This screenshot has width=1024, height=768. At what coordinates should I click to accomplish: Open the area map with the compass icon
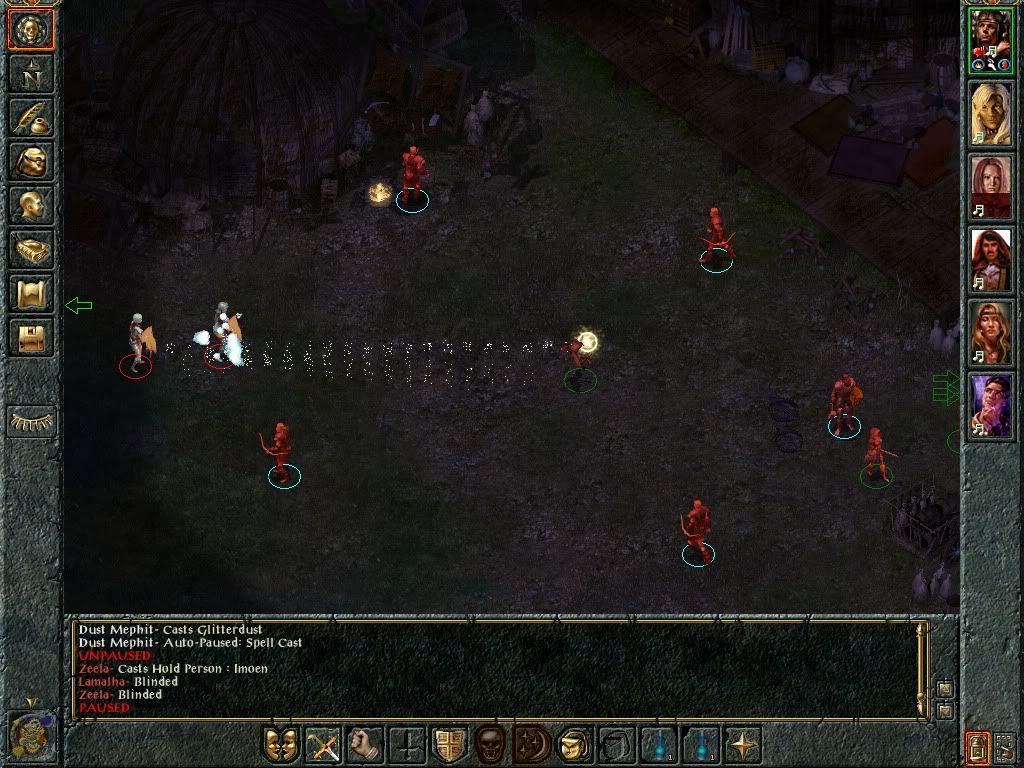(x=30, y=73)
